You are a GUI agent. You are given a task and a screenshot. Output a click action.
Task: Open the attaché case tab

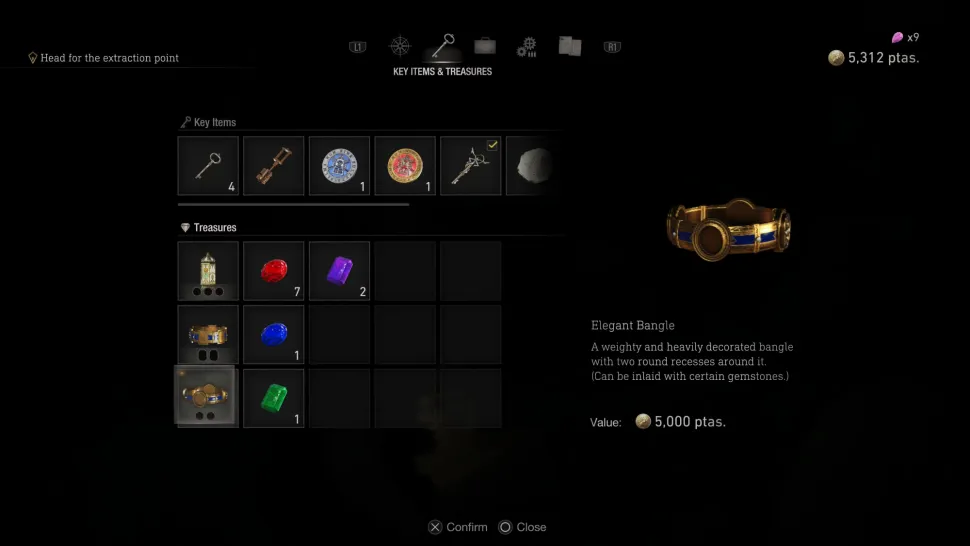click(485, 46)
